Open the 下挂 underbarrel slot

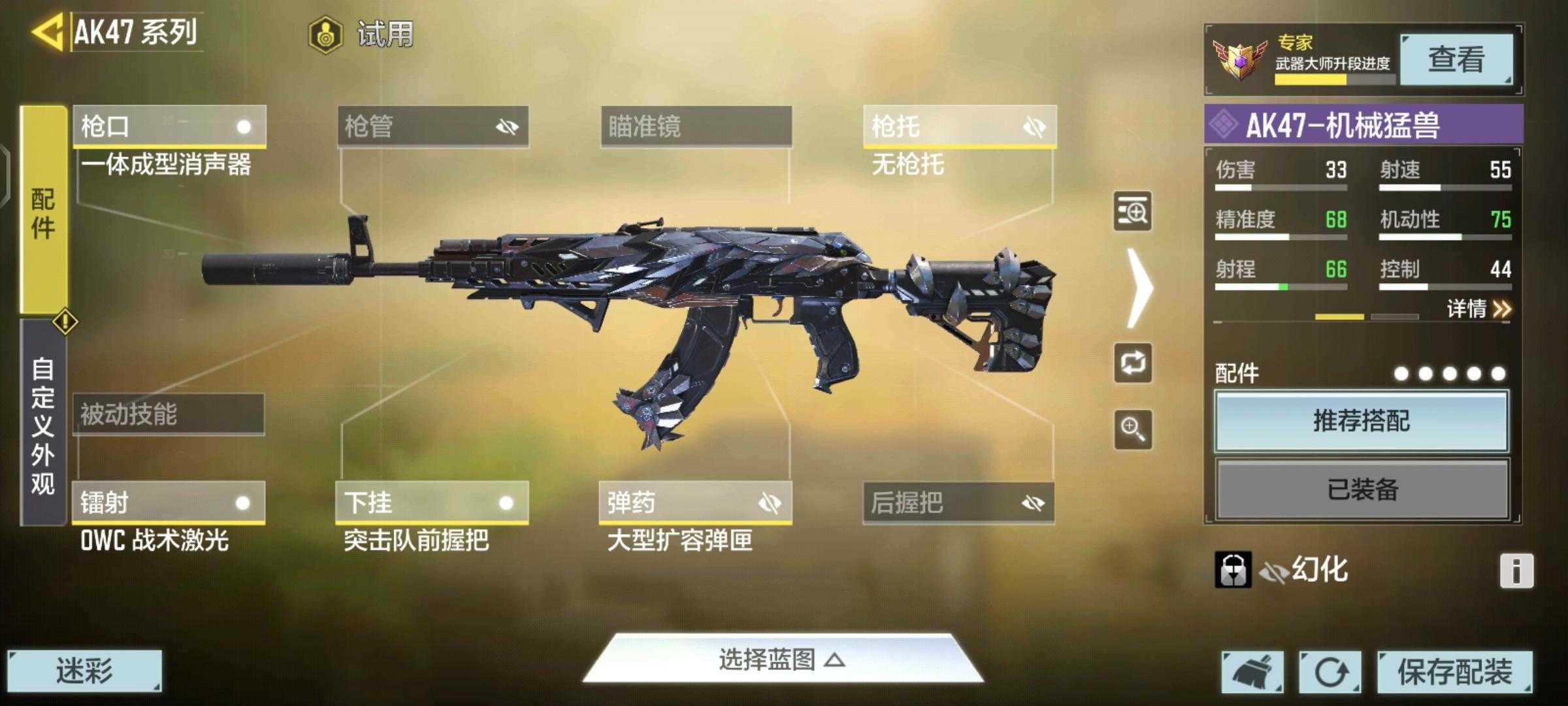(x=432, y=503)
